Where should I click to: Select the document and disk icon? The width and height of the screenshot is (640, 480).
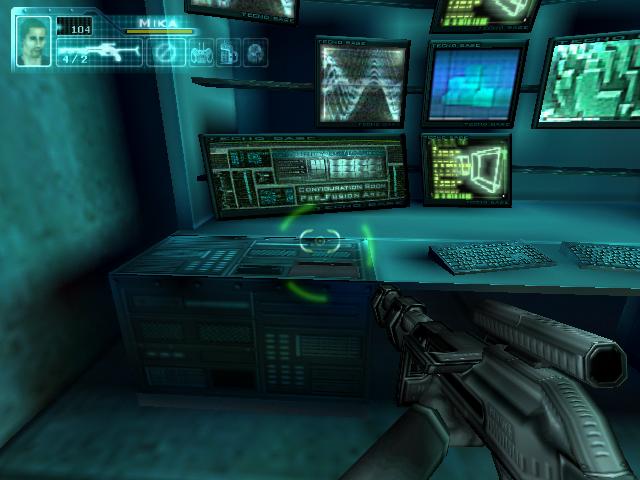(x=226, y=53)
